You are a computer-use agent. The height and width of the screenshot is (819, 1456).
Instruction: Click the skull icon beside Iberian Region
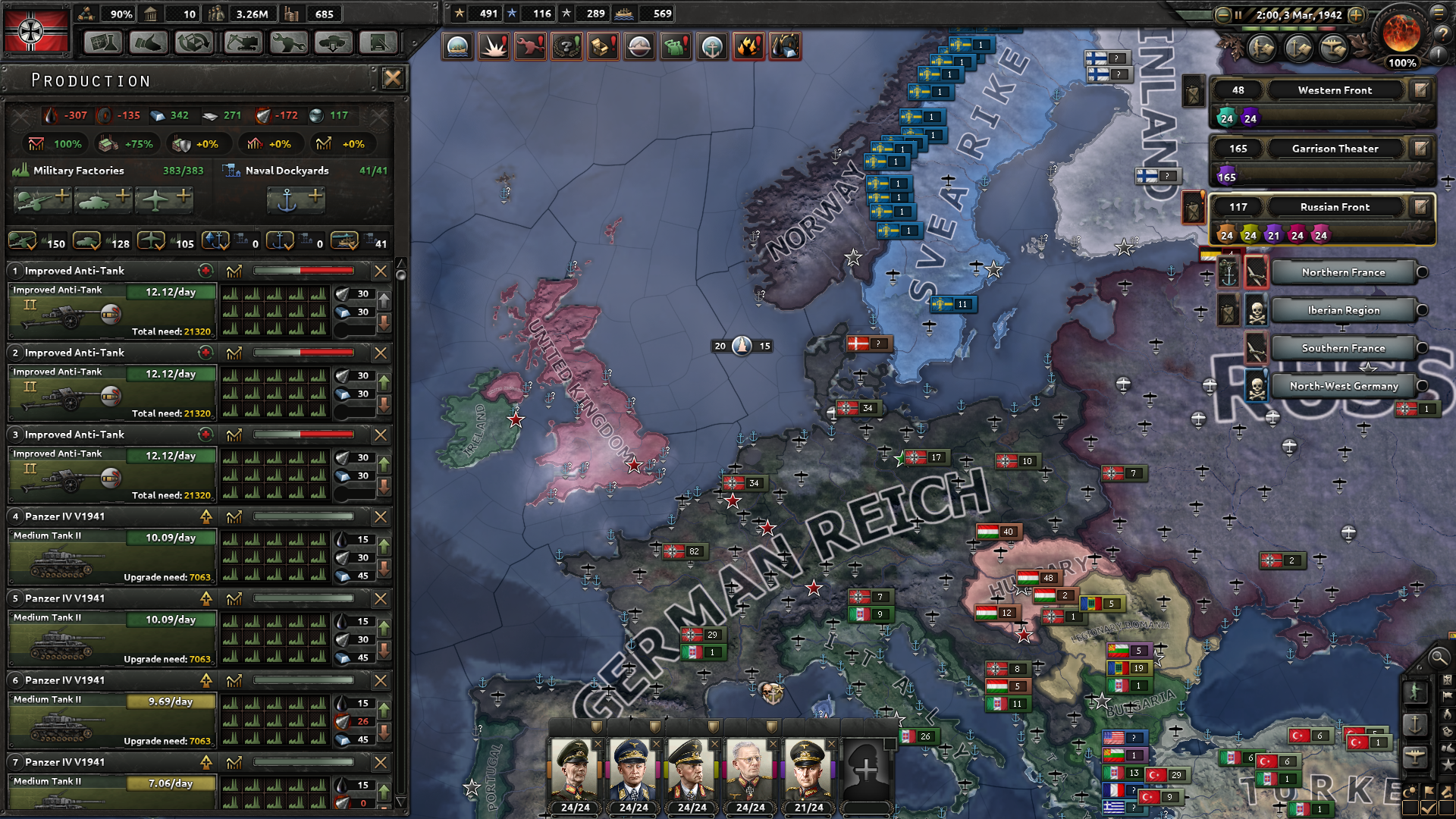1257,309
